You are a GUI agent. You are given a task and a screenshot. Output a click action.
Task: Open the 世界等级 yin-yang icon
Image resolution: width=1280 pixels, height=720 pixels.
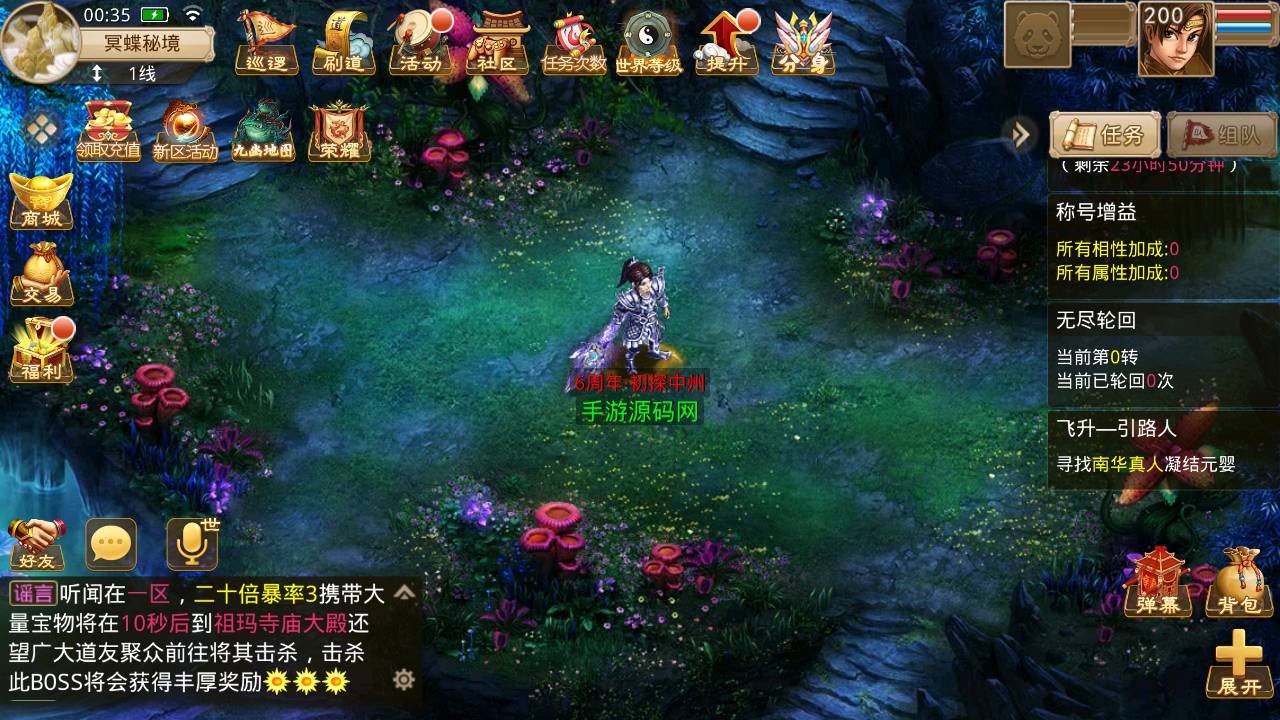coord(648,43)
